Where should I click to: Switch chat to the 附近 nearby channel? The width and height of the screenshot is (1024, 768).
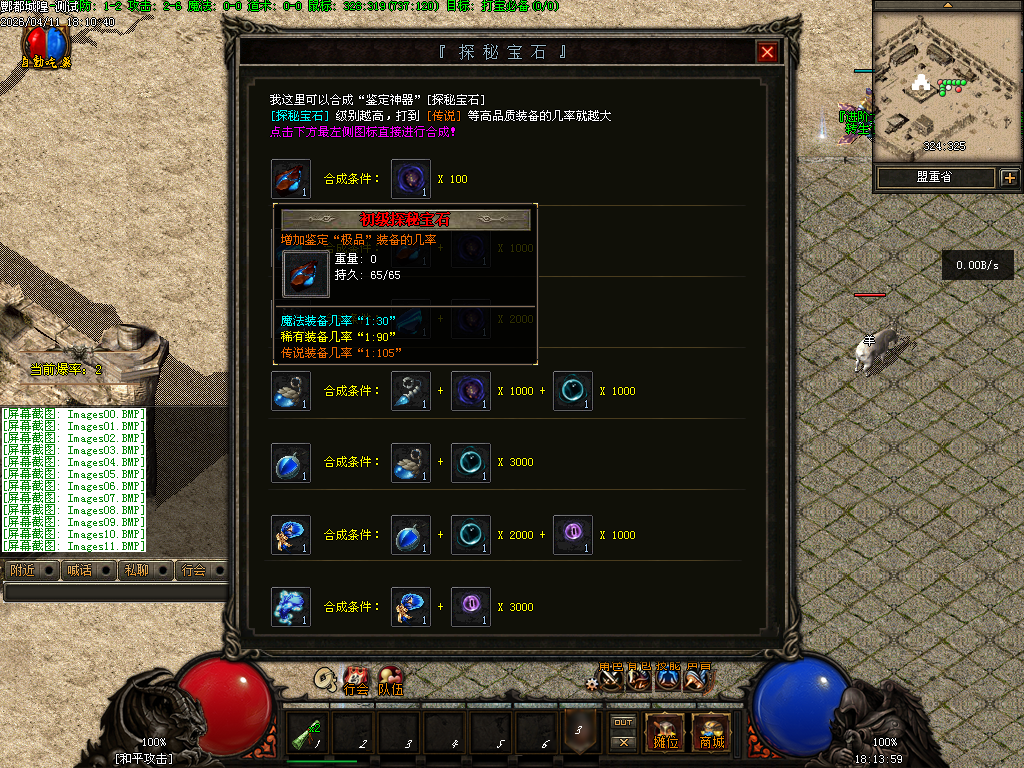pos(20,570)
